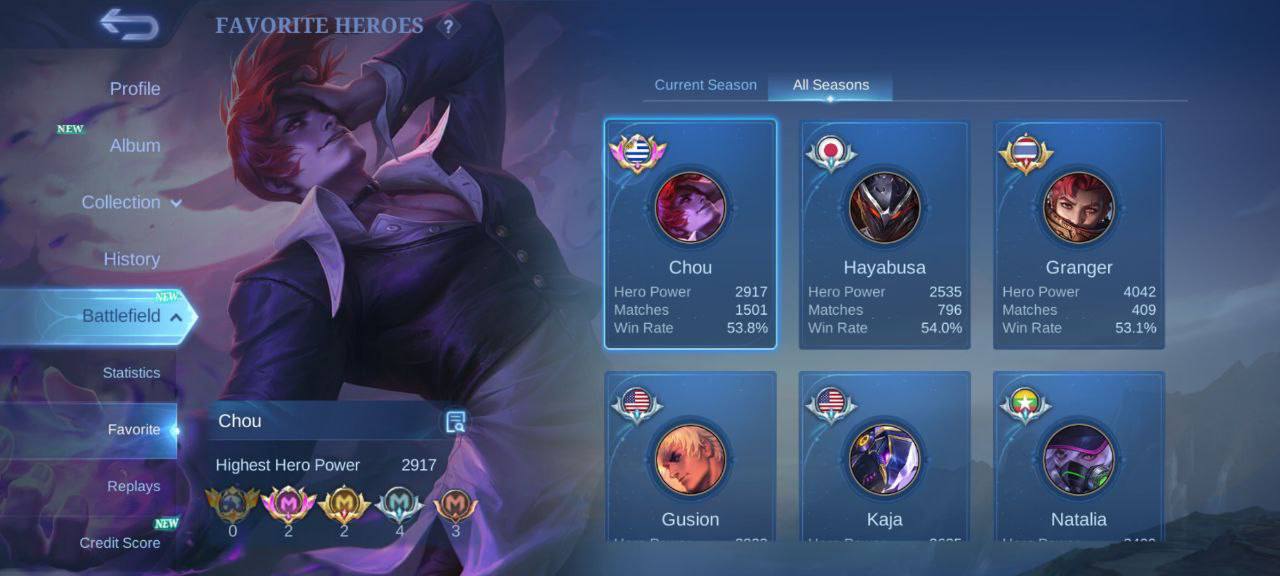The image size is (1280, 576).
Task: Open the History menu entry
Action: tap(131, 259)
